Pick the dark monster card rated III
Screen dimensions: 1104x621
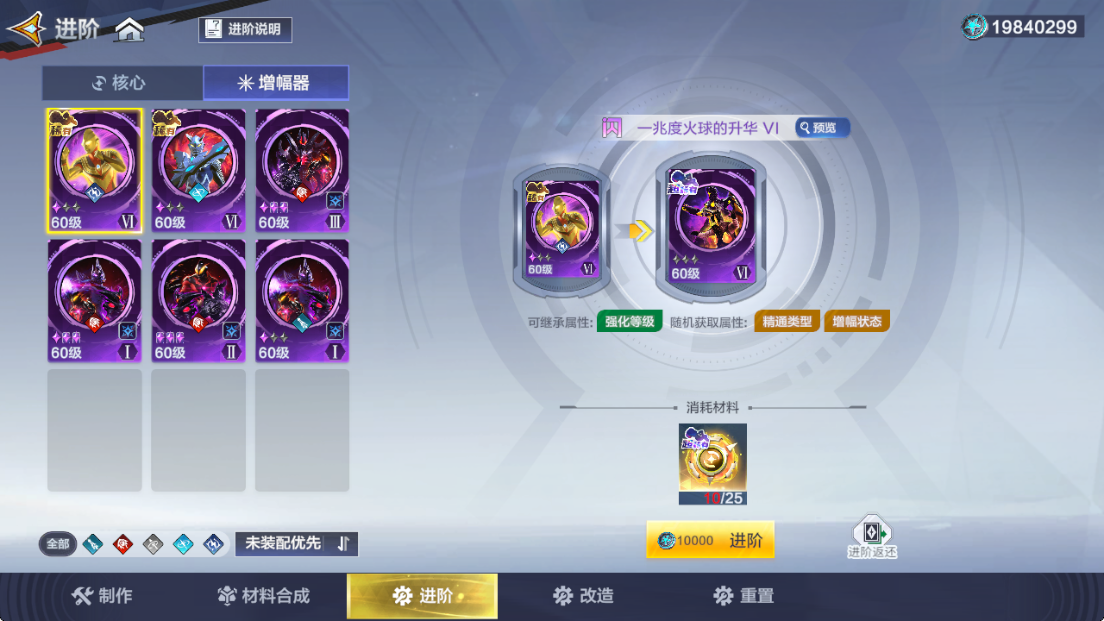[302, 170]
